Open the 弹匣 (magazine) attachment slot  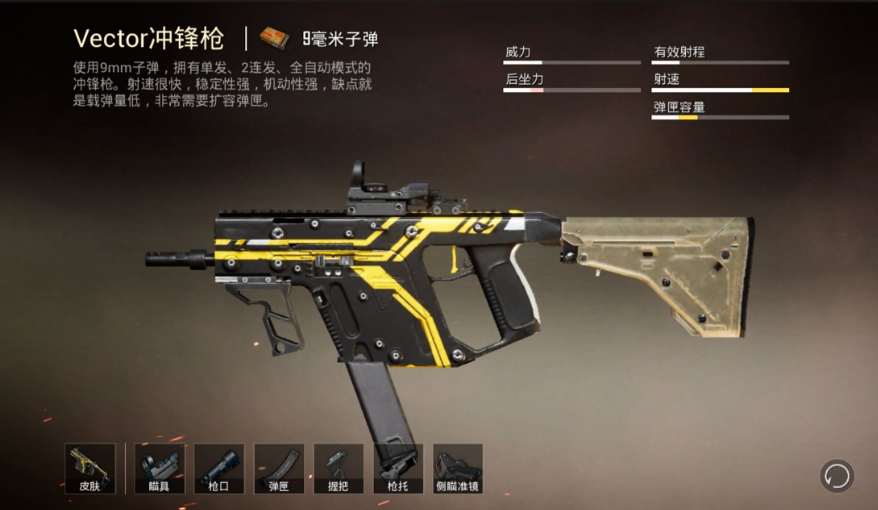click(x=279, y=469)
